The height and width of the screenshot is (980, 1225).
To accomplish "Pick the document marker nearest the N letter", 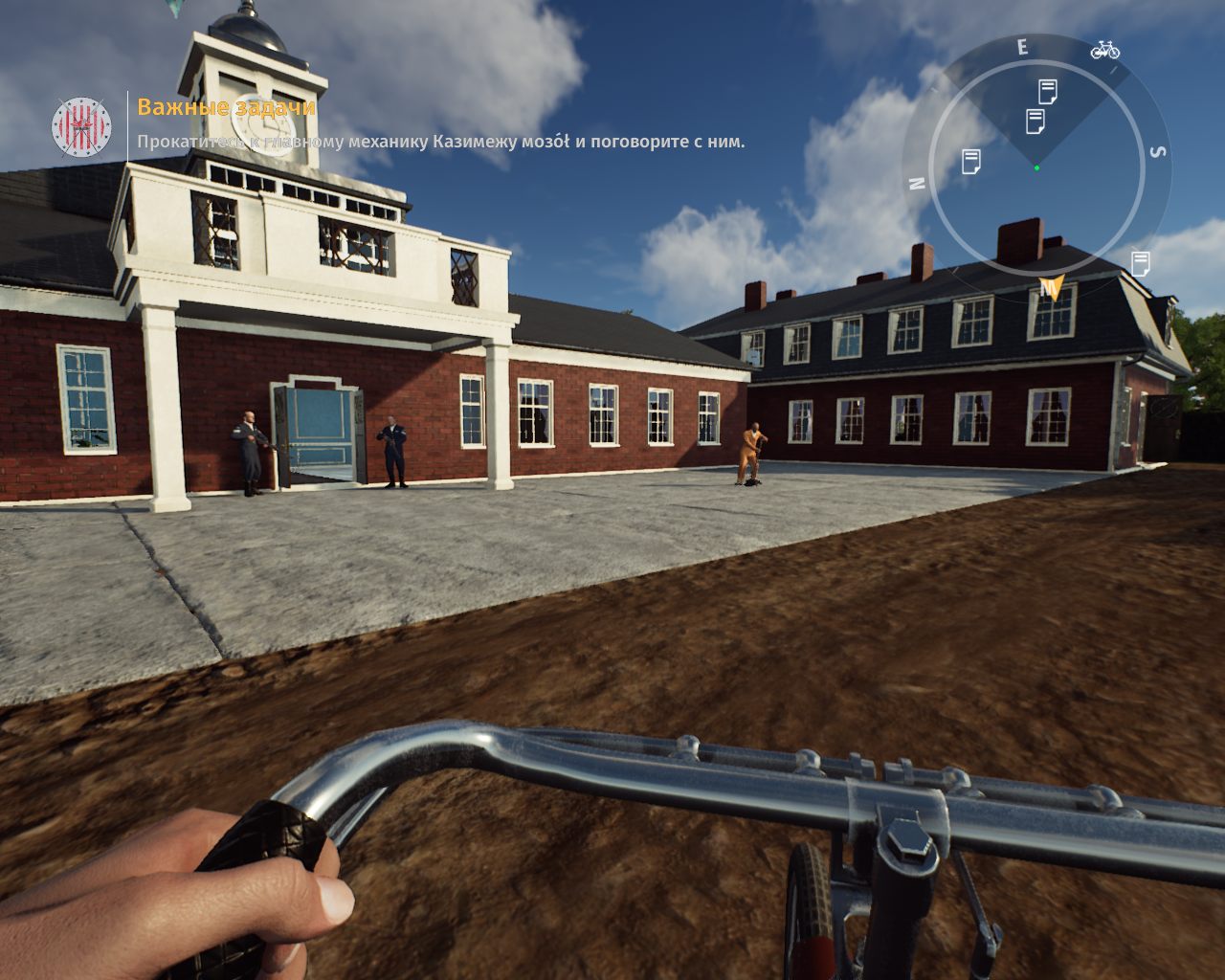I will tap(970, 162).
